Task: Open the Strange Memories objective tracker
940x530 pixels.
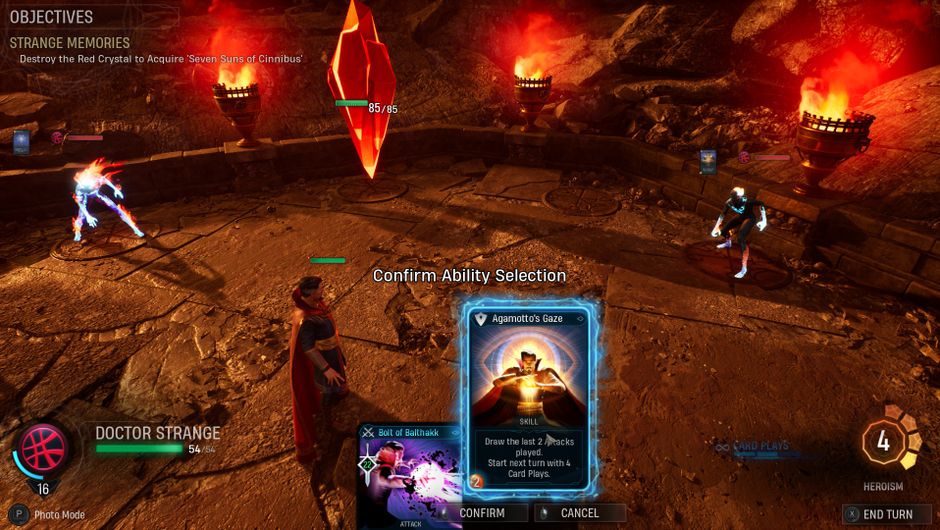Action: (x=70, y=43)
